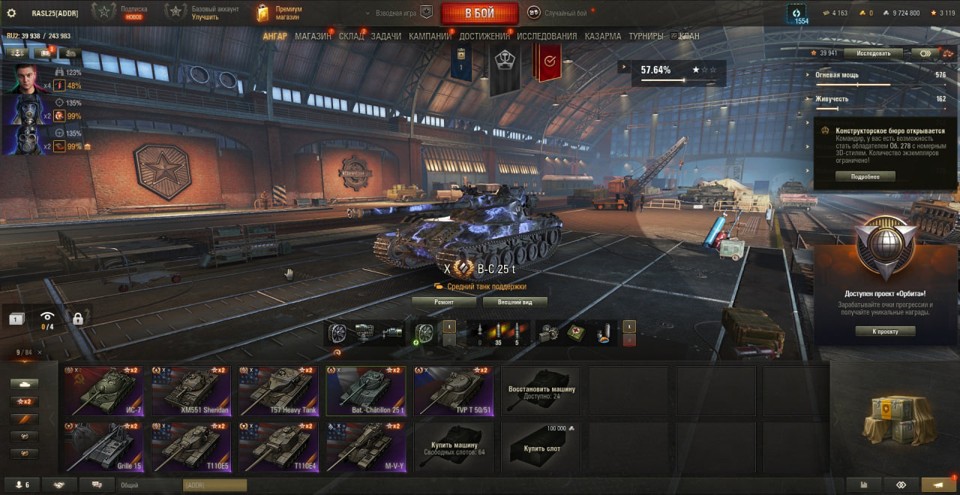960x495 pixels.
Task: Start battle with the В БОЙ button
Action: [479, 13]
